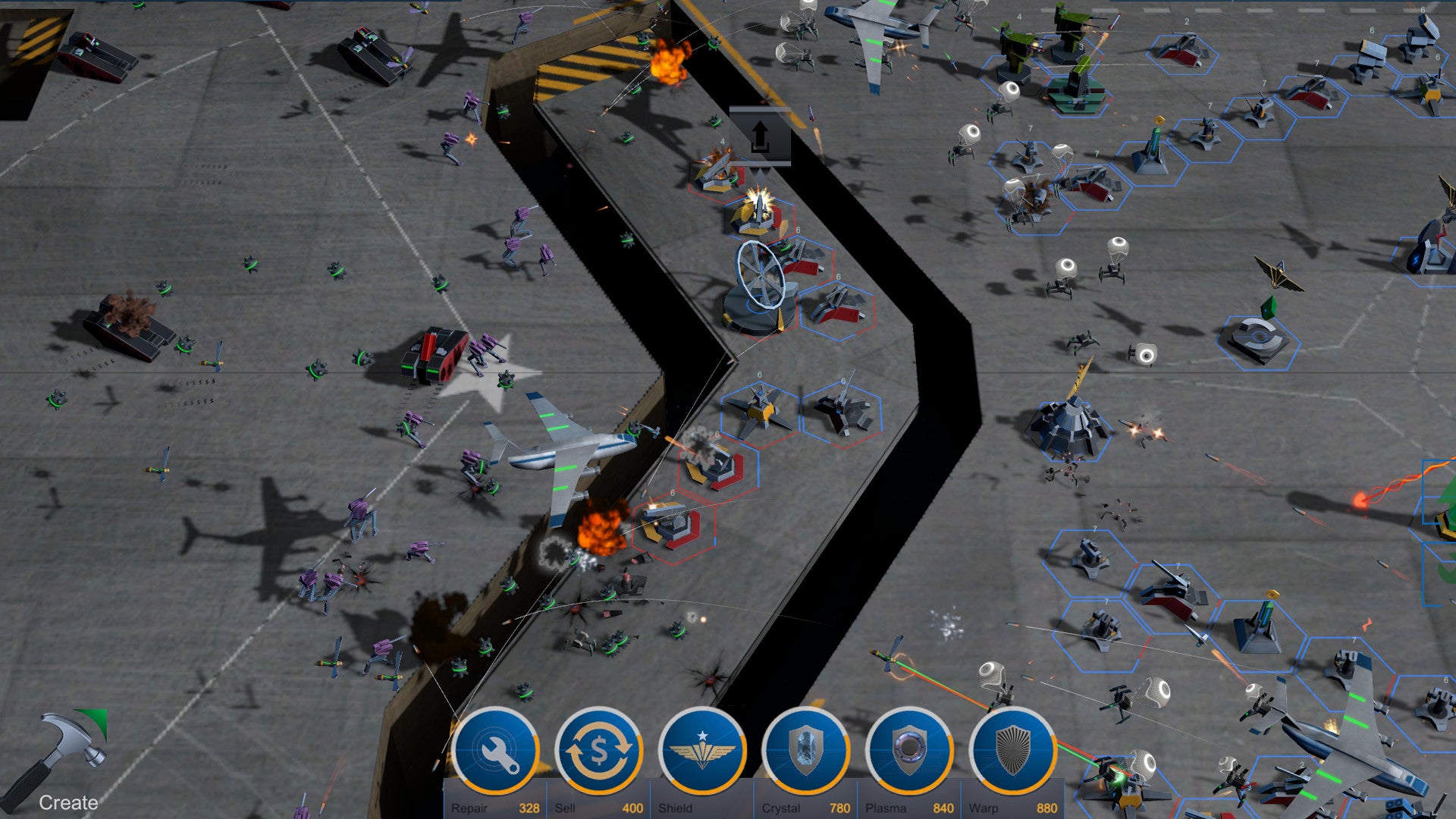Click the tower upgrade arrow icon
The width and height of the screenshot is (1456, 819).
point(760,136)
